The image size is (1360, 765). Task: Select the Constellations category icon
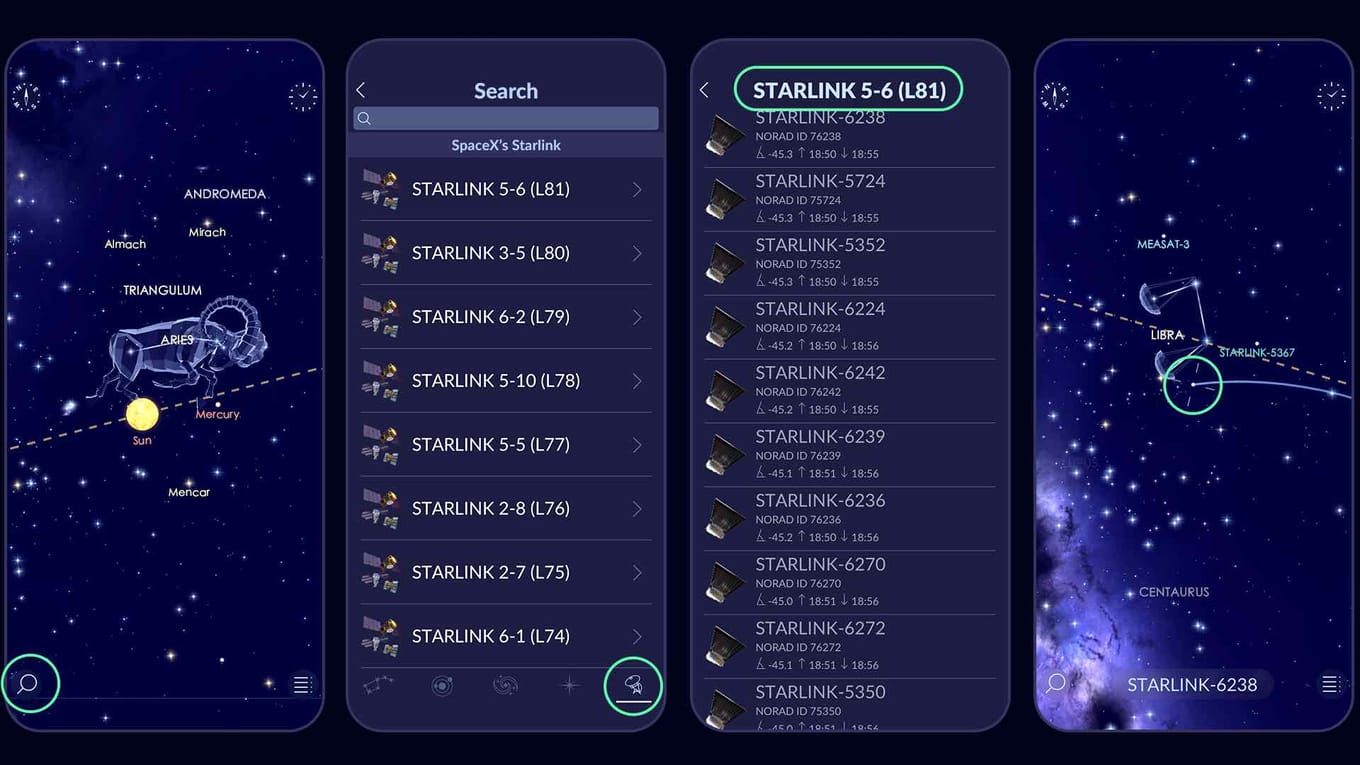[x=378, y=685]
